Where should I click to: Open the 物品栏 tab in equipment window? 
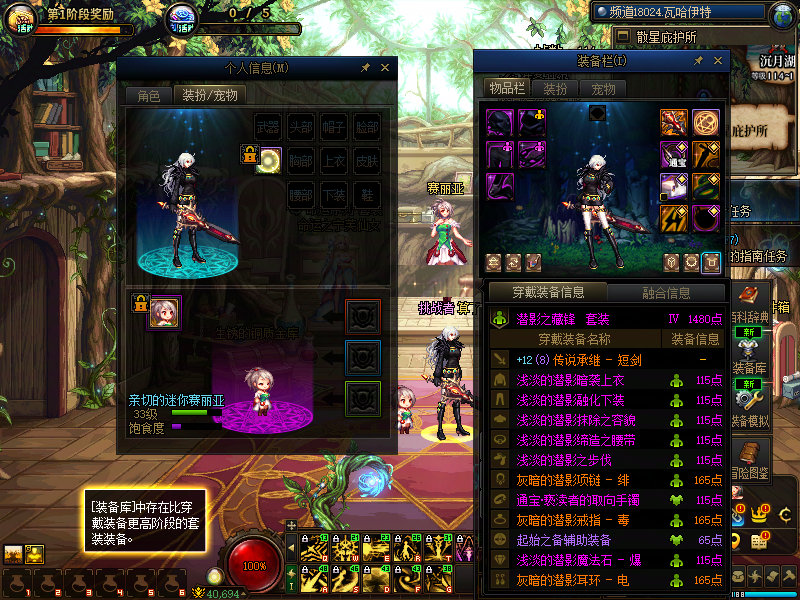(506, 88)
